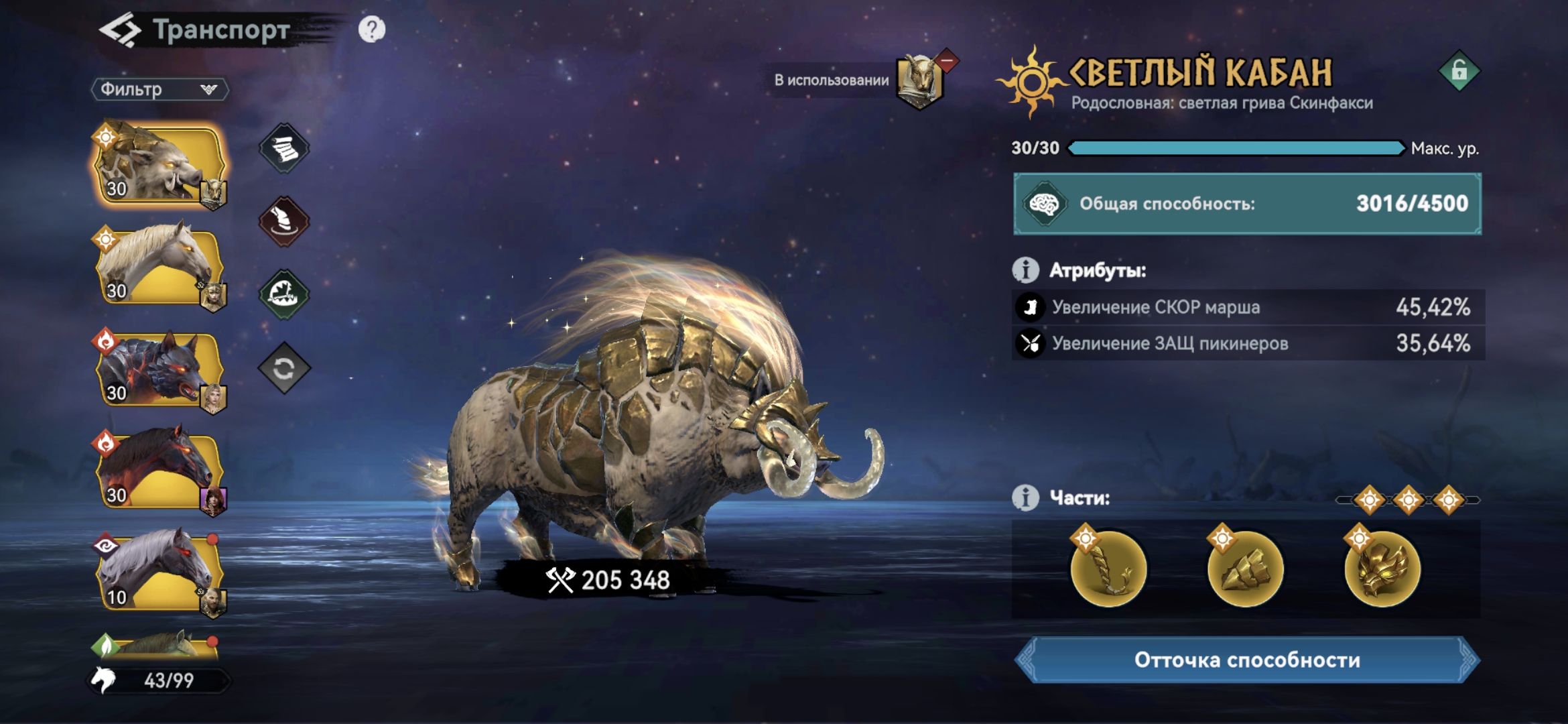Screen dimensions: 1568x724
Task: Select the fire wolf mount tile
Action: 158,369
